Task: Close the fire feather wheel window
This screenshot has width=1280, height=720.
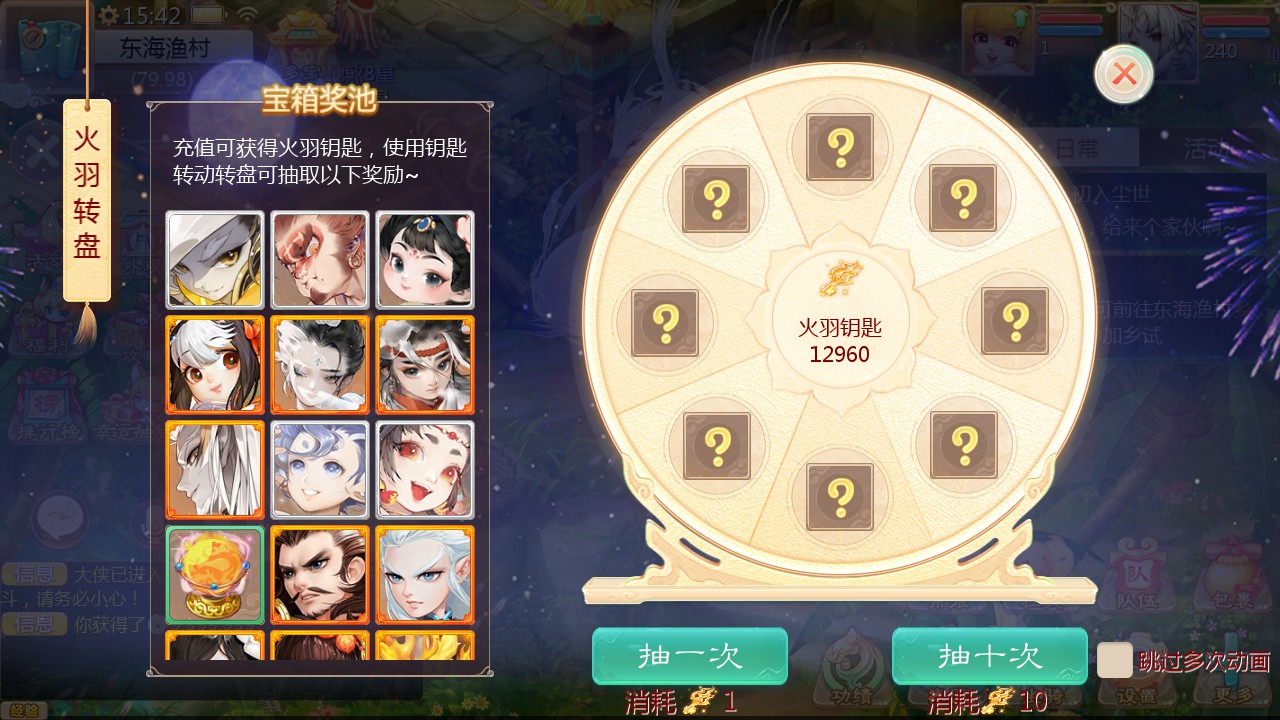Action: pyautogui.click(x=1124, y=74)
